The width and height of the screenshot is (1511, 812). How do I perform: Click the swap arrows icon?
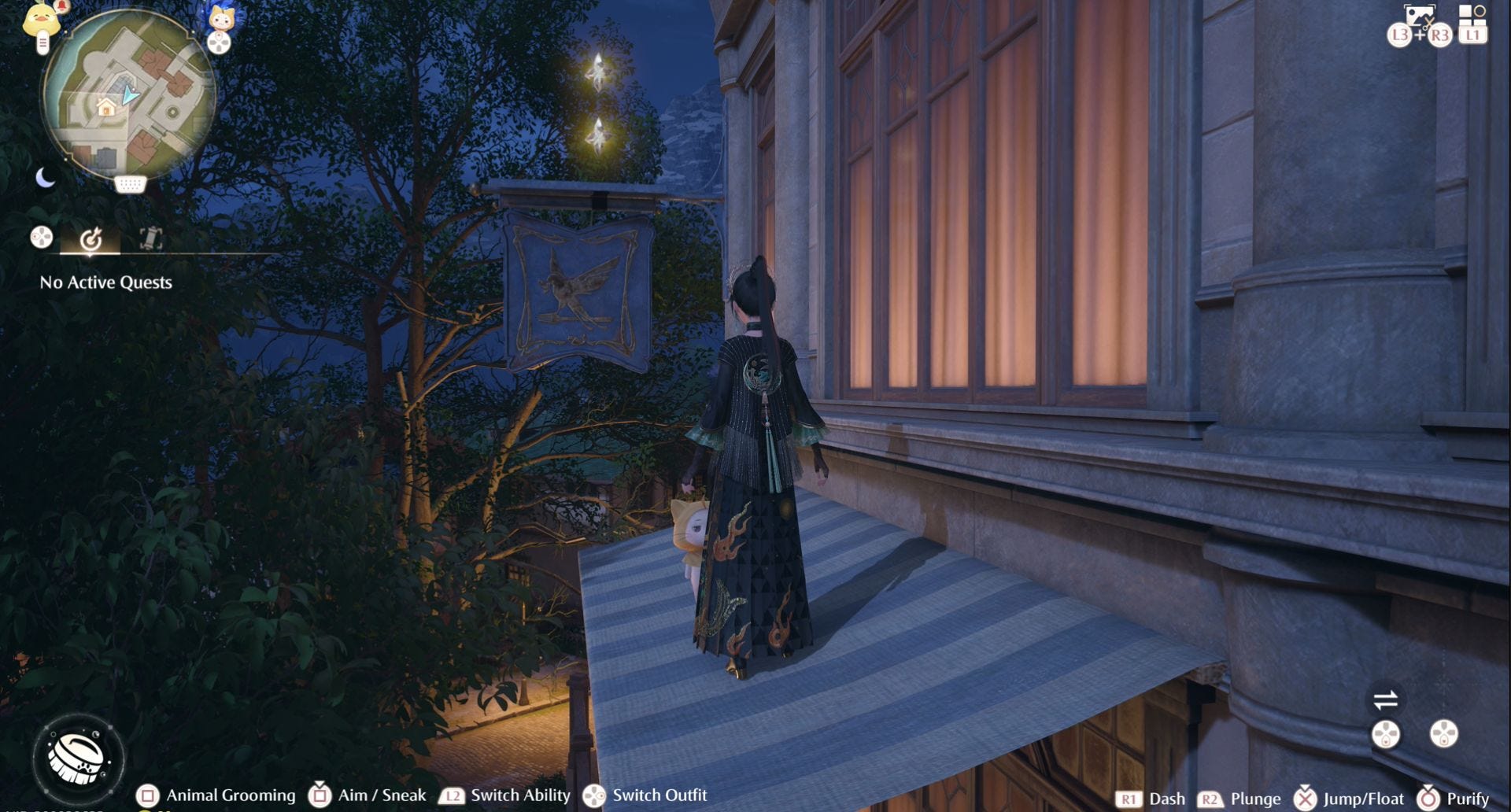tap(1385, 699)
